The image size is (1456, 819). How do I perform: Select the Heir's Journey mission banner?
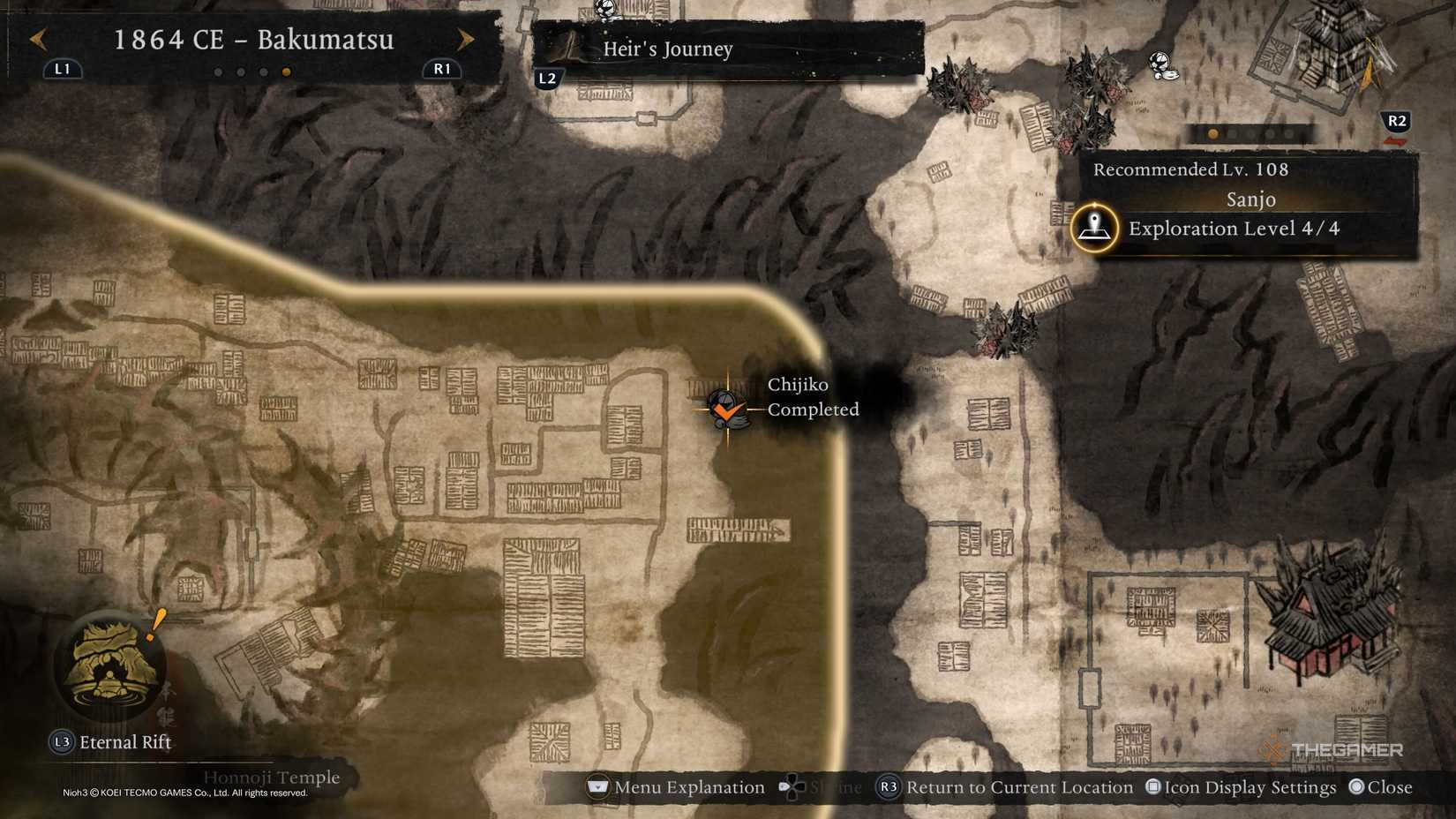point(667,50)
